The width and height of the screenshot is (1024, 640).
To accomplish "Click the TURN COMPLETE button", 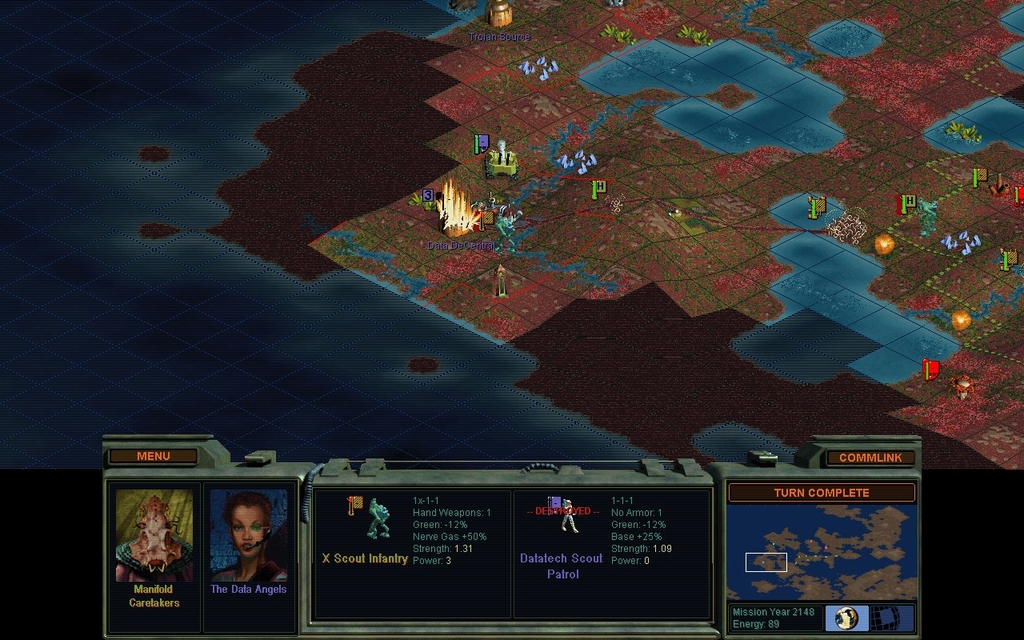I will 821,493.
